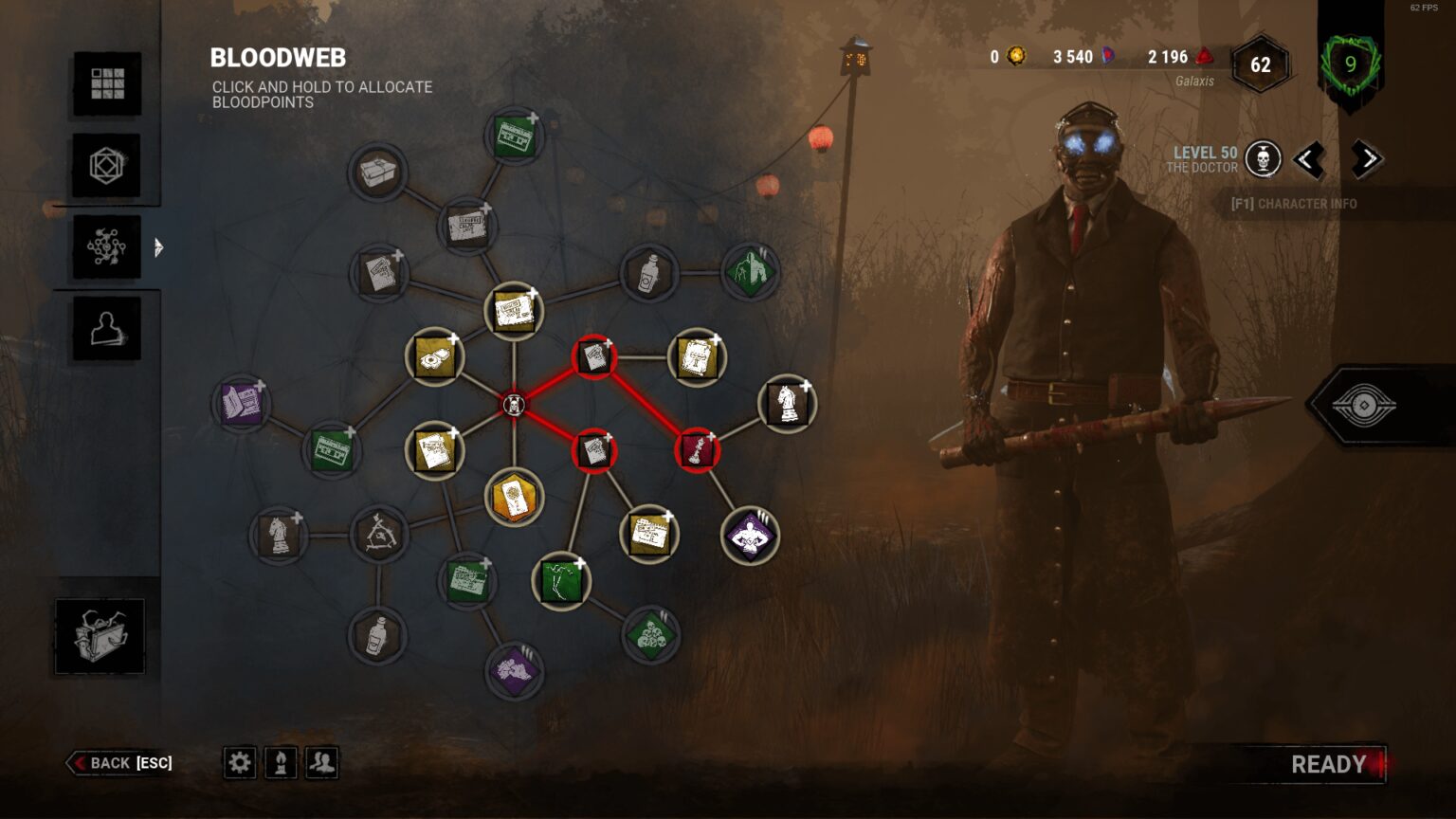This screenshot has width=1456, height=819.
Task: Open the friends list icon at bottom
Action: tap(321, 762)
